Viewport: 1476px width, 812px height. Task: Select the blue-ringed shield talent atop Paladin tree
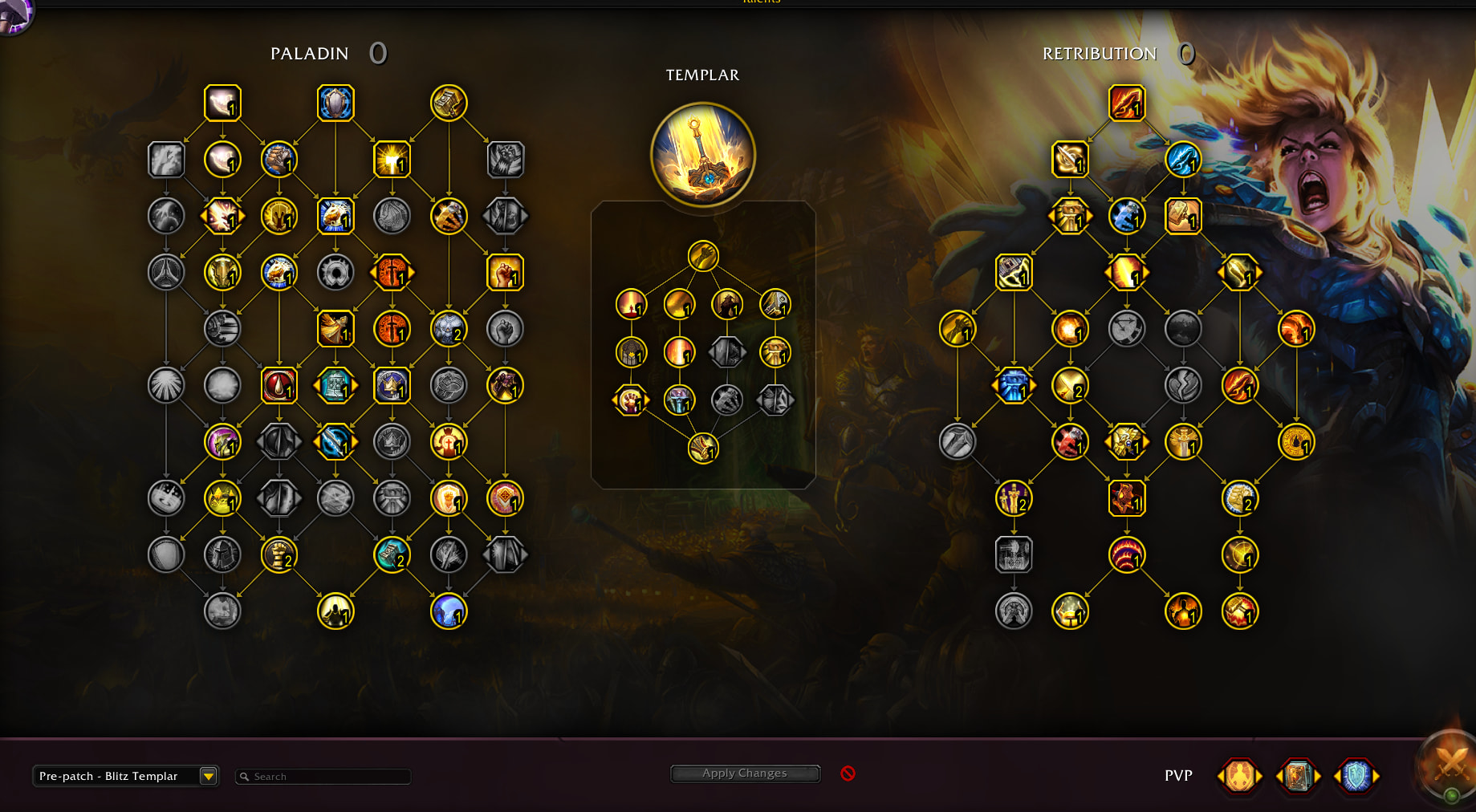click(x=335, y=103)
